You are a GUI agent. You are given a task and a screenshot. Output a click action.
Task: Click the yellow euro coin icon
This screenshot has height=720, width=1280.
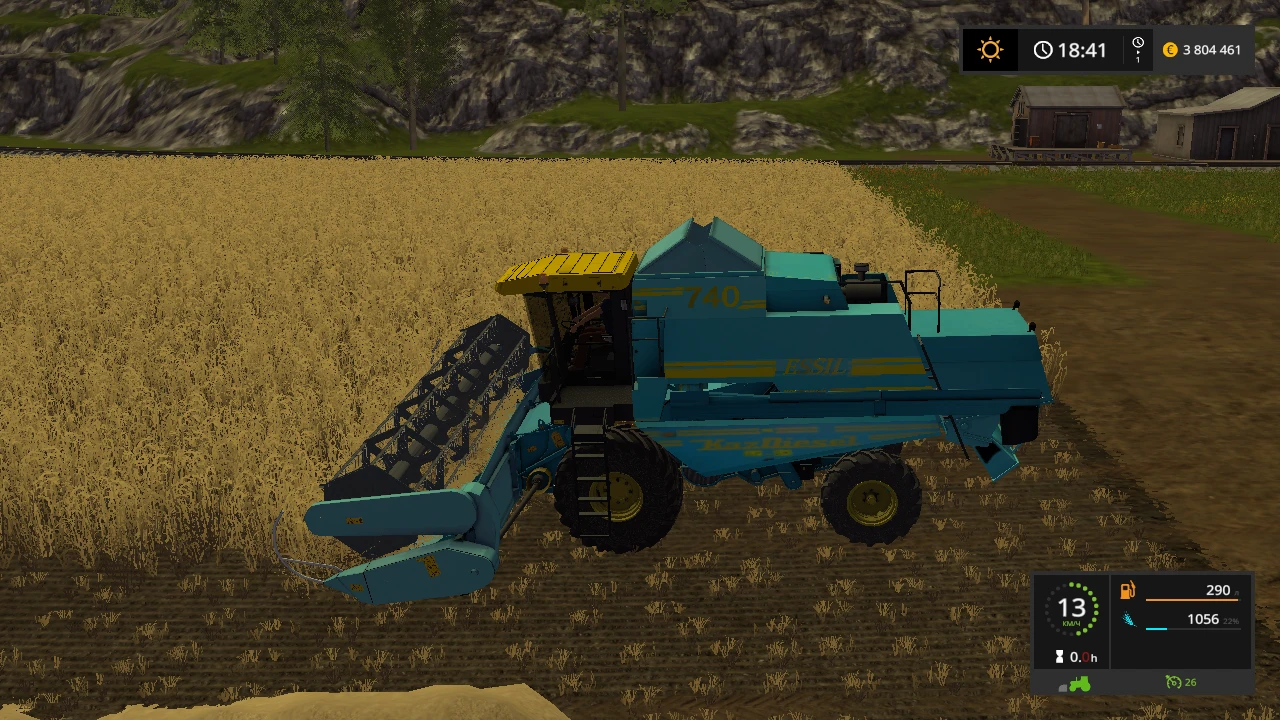(1170, 49)
